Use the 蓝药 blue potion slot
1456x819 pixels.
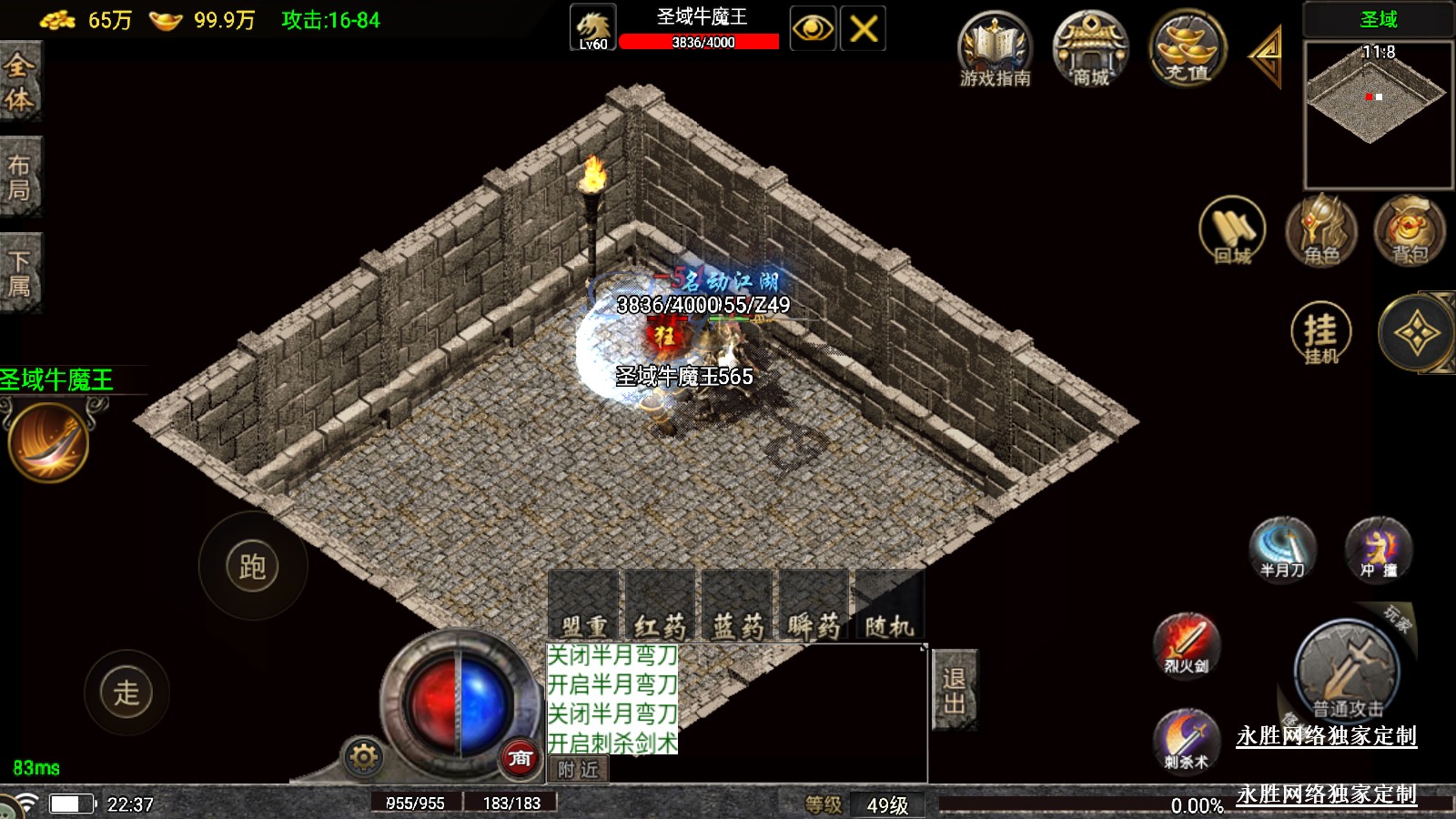click(737, 606)
